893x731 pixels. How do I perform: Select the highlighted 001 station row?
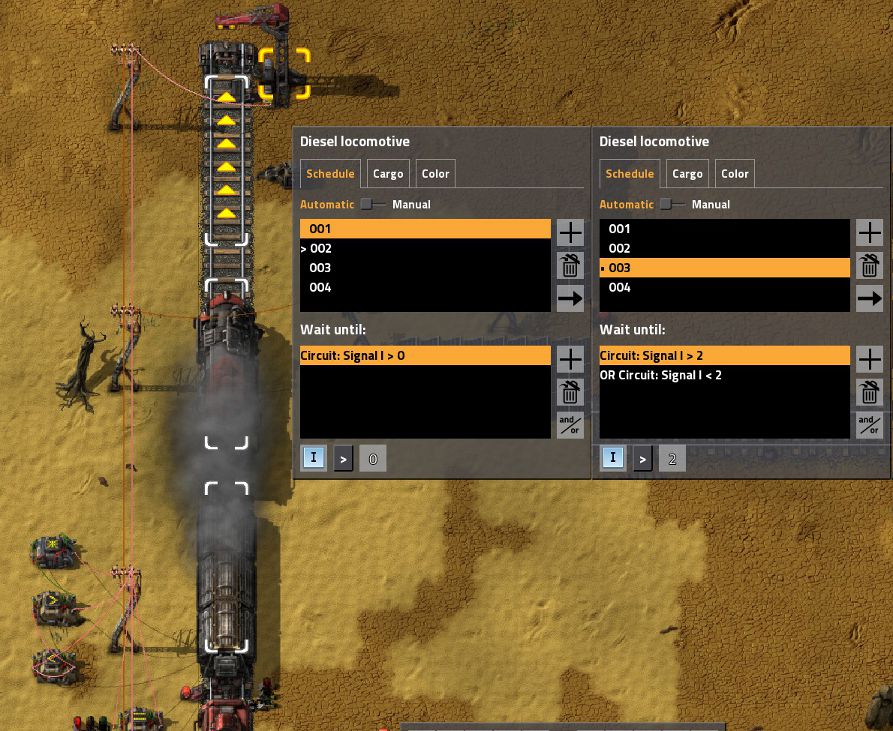pos(424,229)
